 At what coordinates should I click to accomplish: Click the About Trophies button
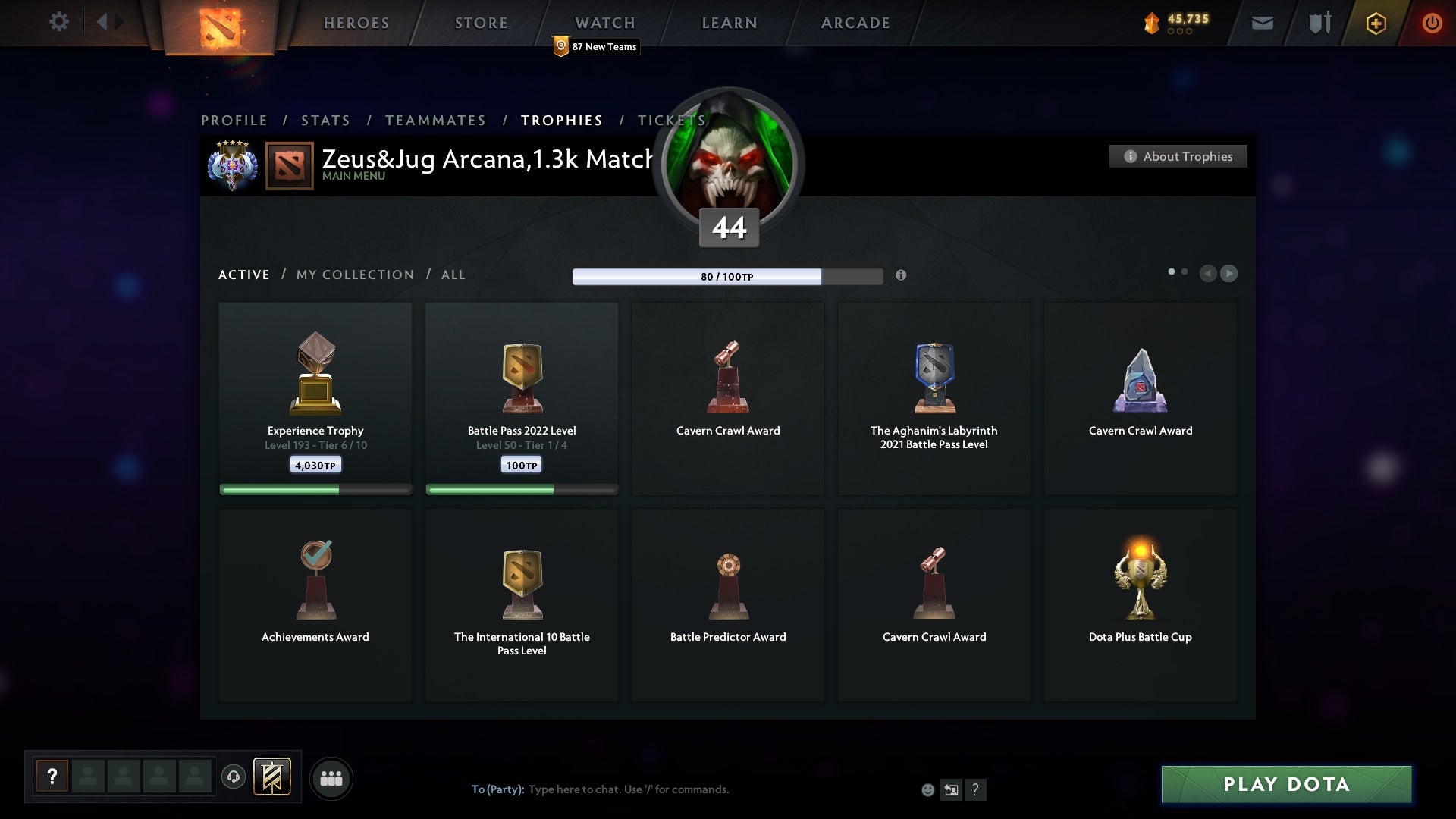(x=1178, y=156)
